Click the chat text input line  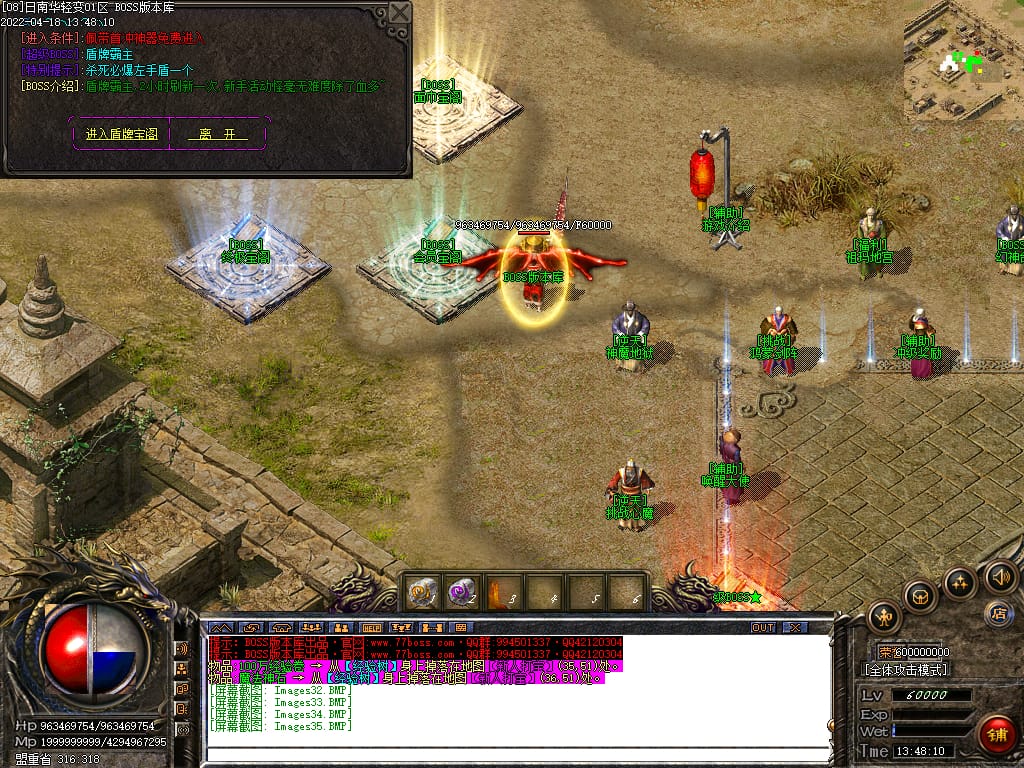coord(515,754)
